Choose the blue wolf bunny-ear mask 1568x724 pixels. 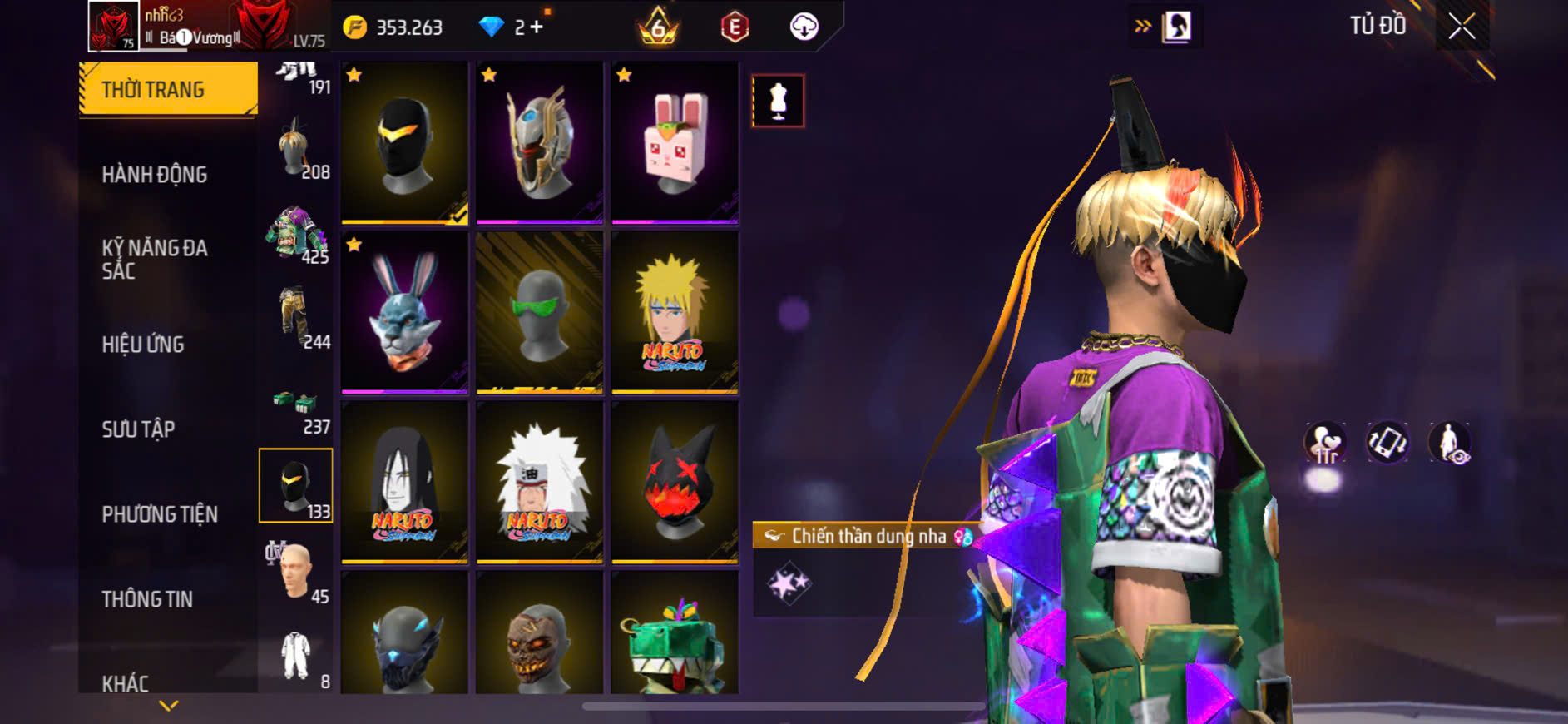[x=404, y=312]
